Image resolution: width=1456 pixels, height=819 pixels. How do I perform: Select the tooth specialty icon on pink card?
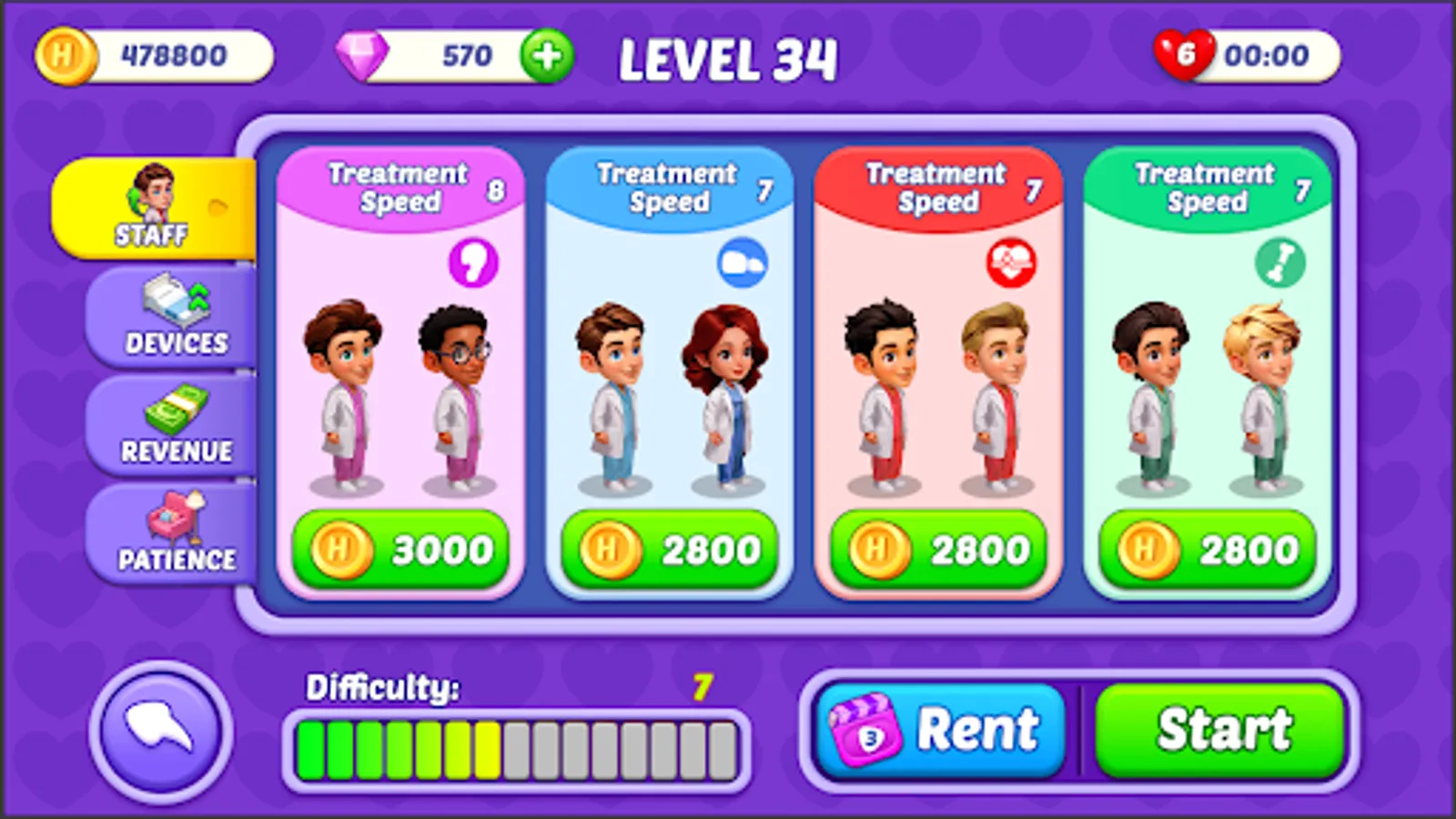[x=472, y=261]
